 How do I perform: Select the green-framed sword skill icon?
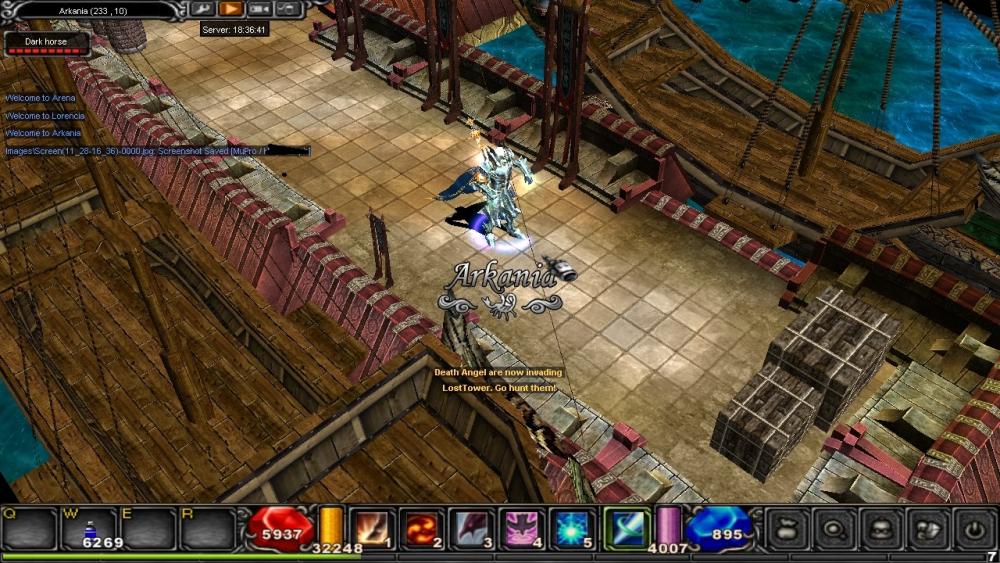(x=627, y=527)
